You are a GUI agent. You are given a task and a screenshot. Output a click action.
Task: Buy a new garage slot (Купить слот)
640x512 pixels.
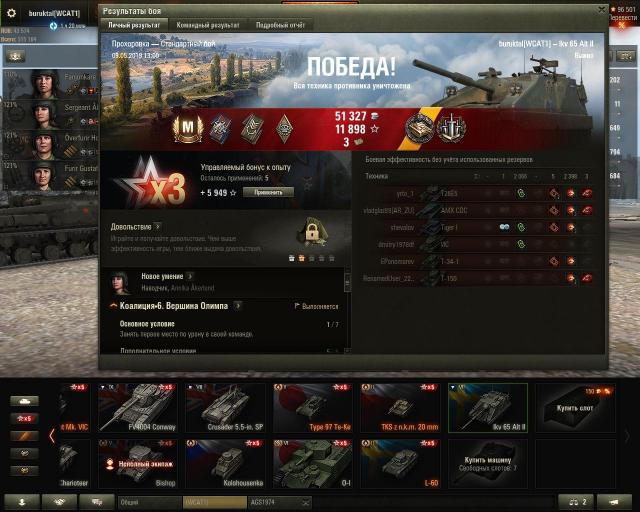click(574, 407)
